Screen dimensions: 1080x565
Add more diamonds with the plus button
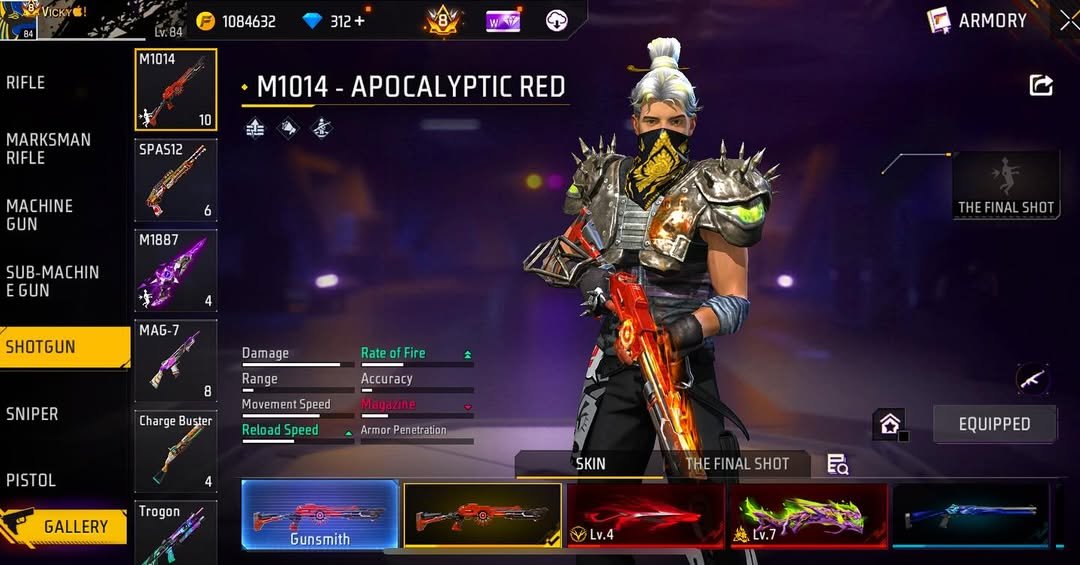coord(360,21)
